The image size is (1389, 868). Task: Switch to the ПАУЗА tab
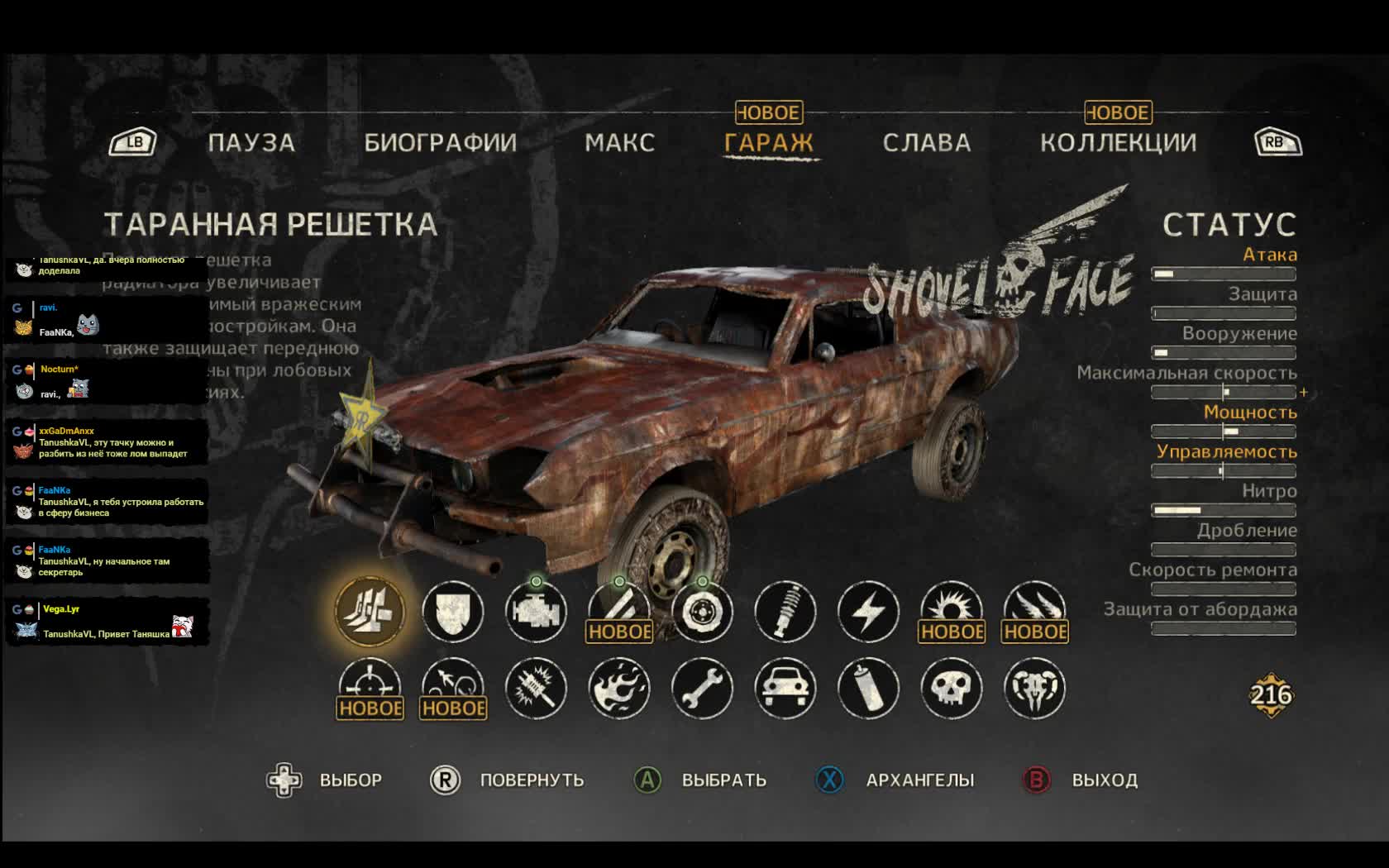[x=251, y=143]
